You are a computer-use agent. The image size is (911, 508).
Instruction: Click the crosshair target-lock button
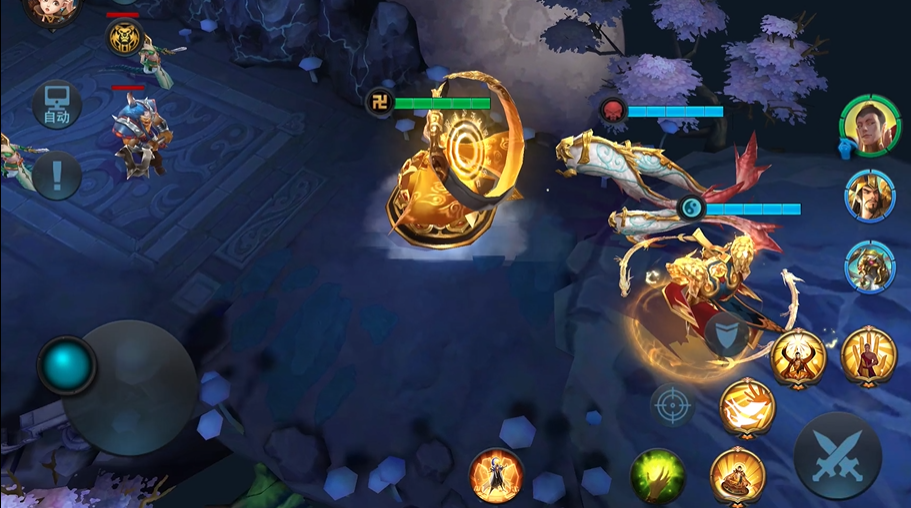(672, 406)
